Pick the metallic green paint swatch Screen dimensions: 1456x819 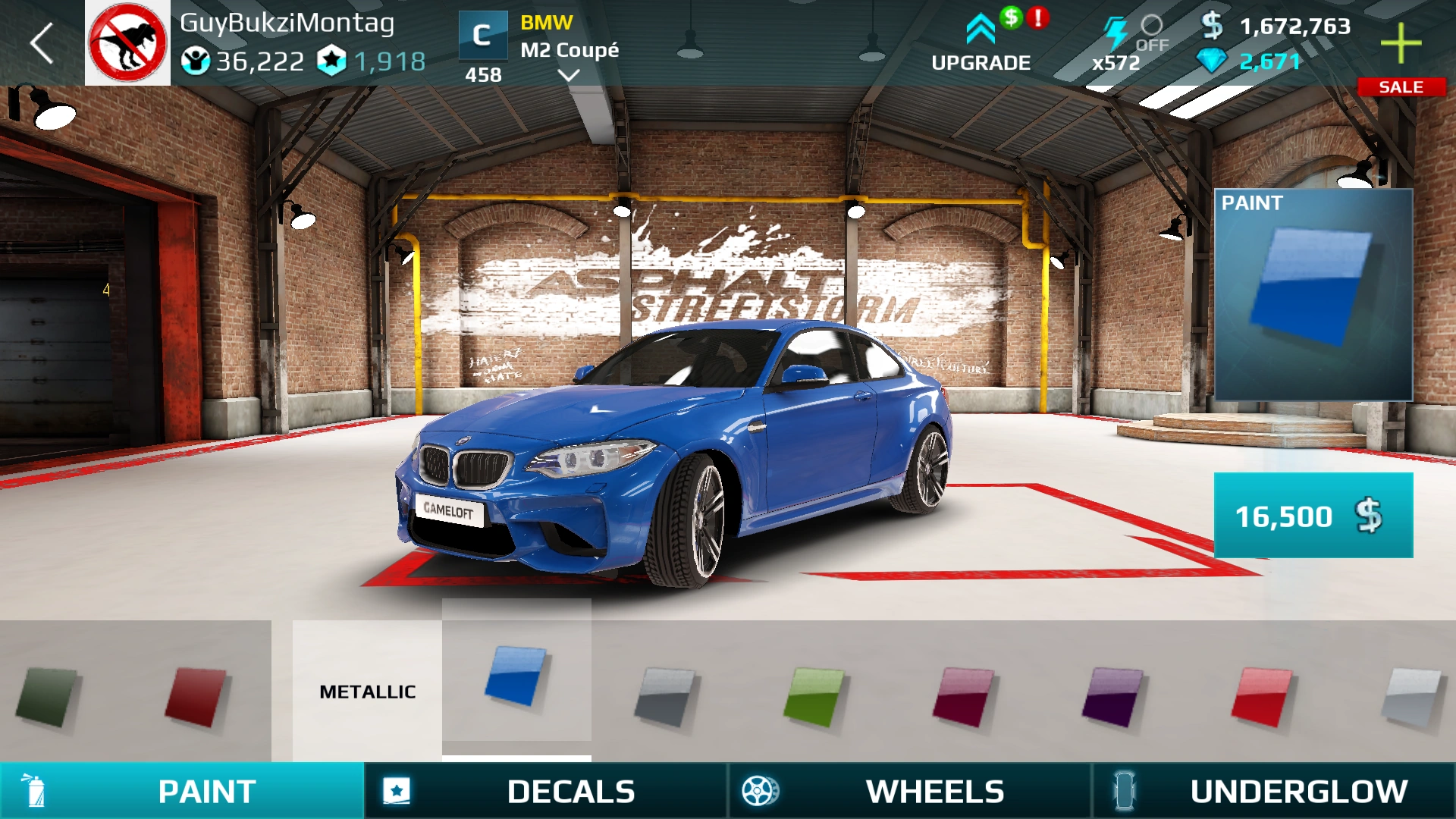click(814, 696)
